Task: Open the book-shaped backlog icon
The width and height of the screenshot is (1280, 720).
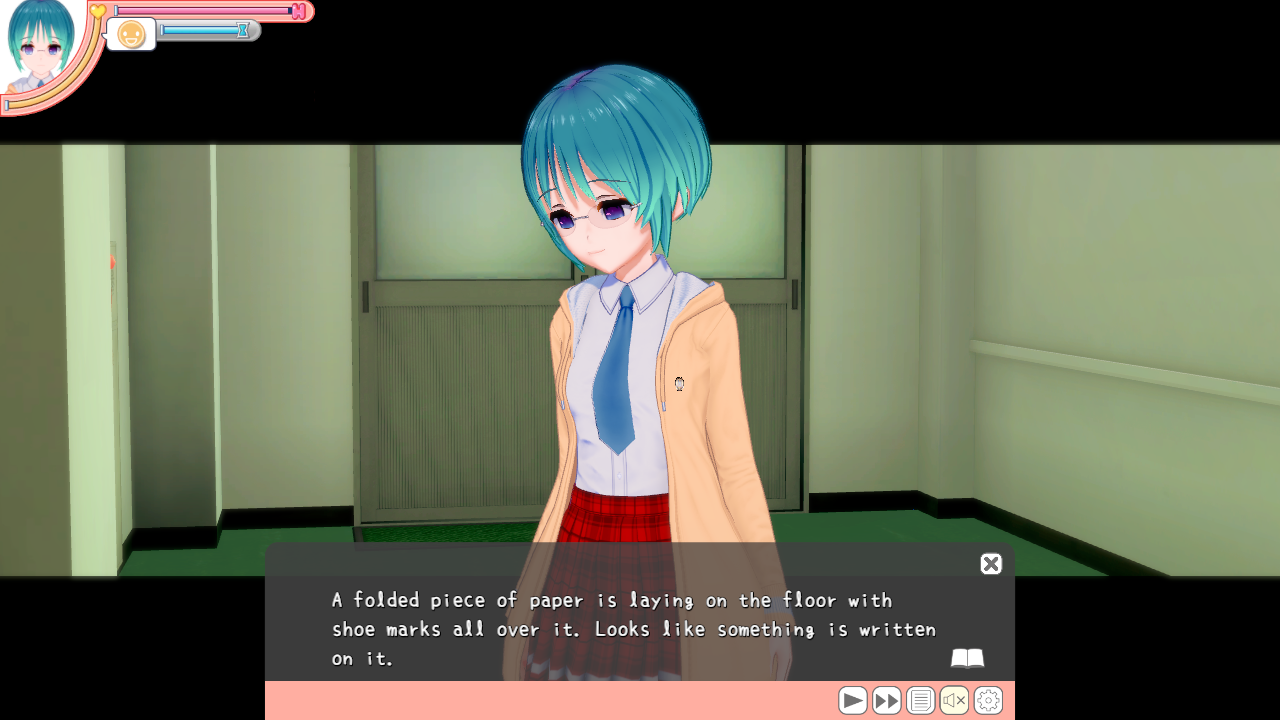Action: pyautogui.click(x=968, y=658)
